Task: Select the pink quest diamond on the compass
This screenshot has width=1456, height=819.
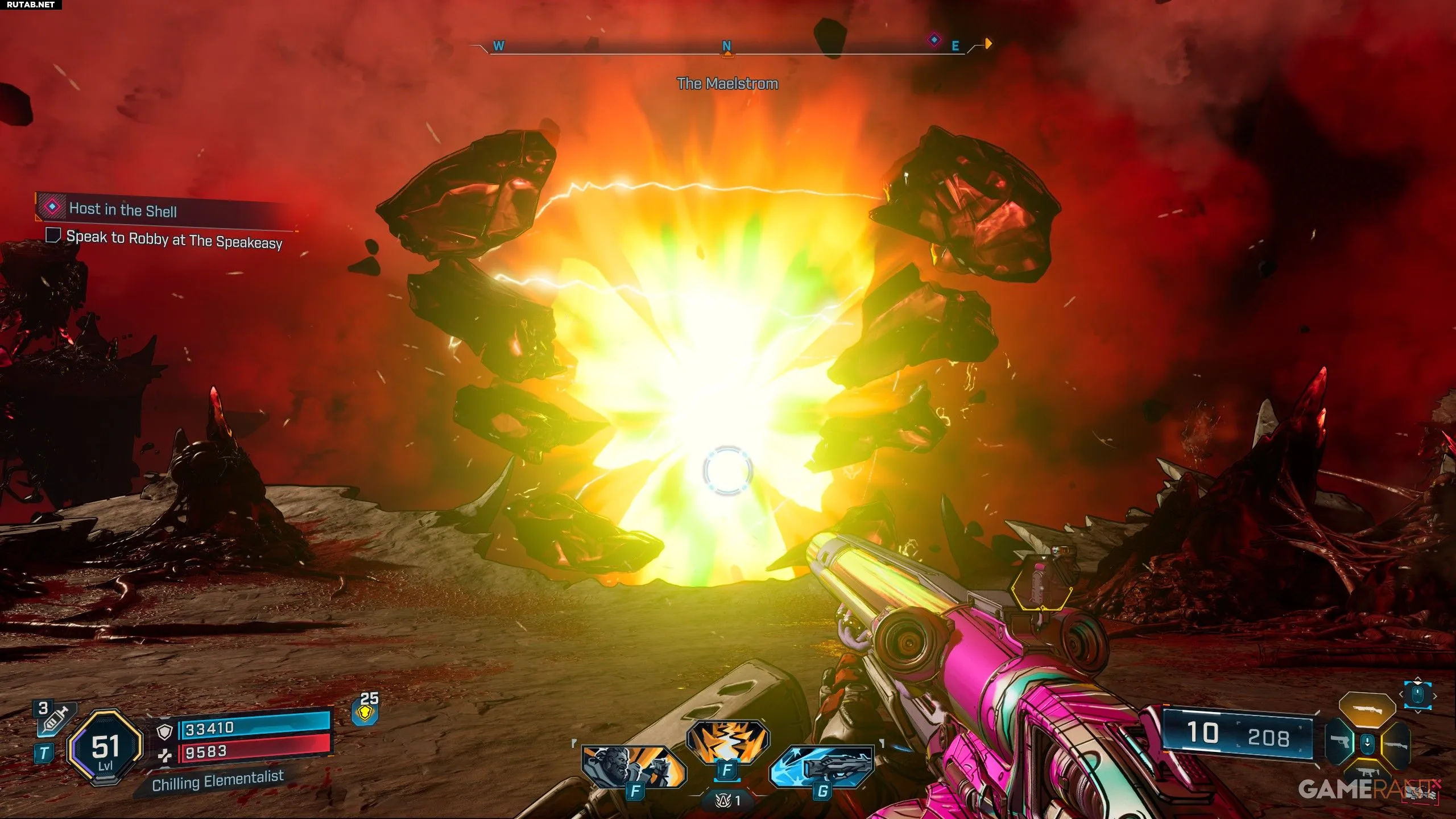Action: coord(934,40)
